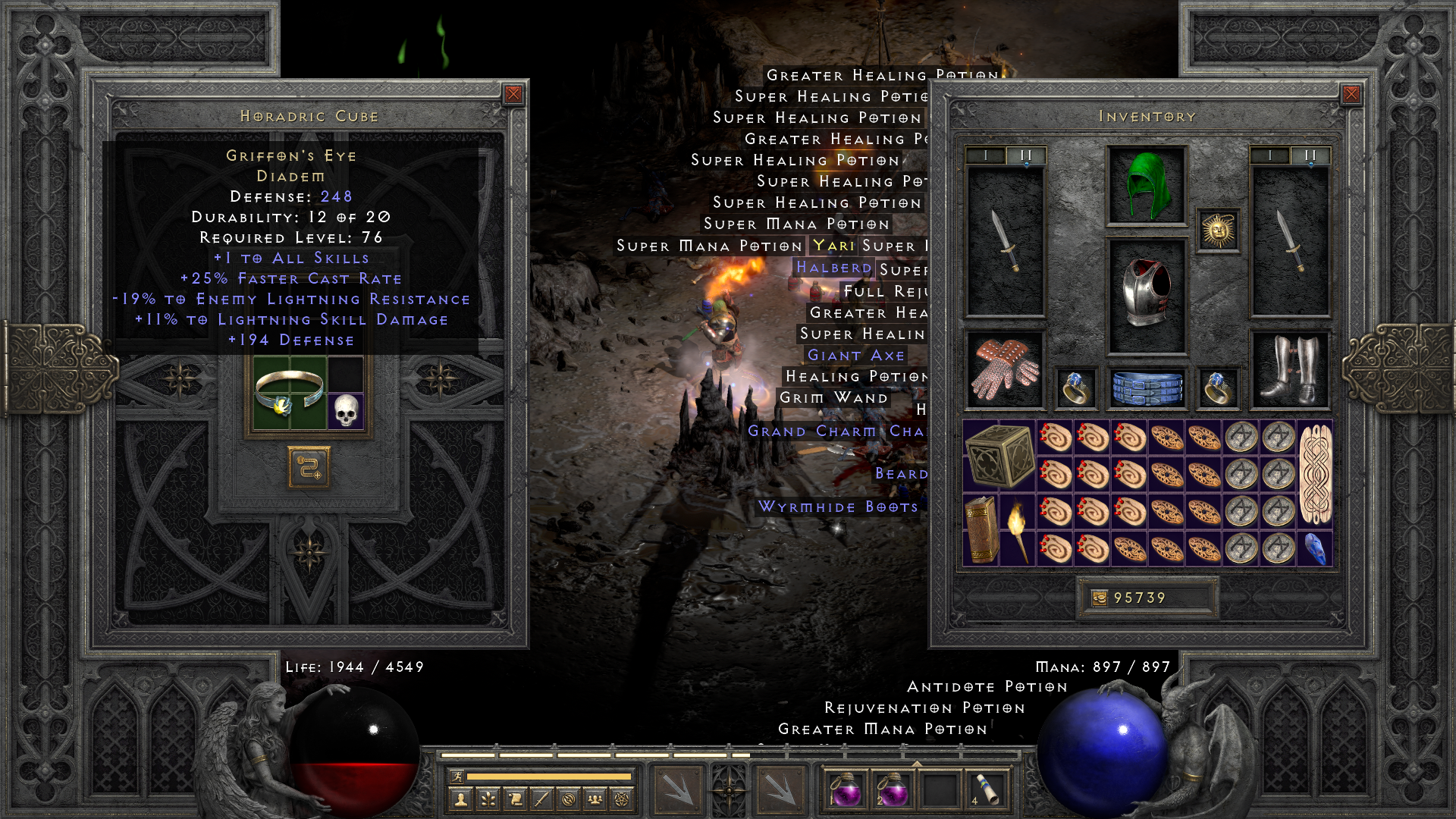
Task: Open the Quest Log scroll icon
Action: (x=516, y=797)
